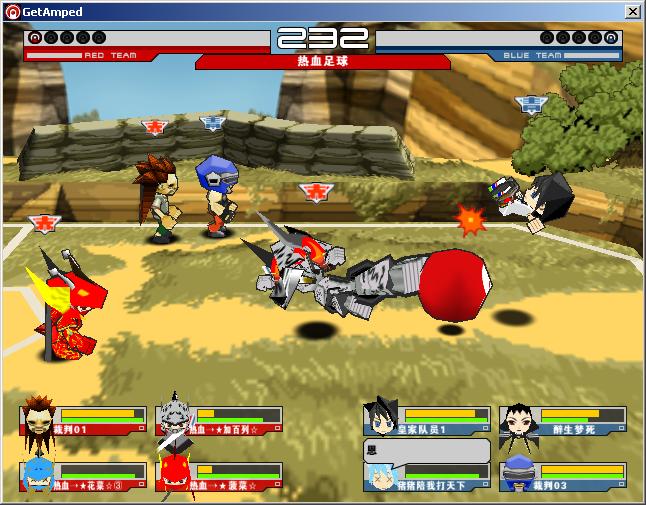Click player panel 裁判03
This screenshot has height=505, width=646.
(x=563, y=477)
